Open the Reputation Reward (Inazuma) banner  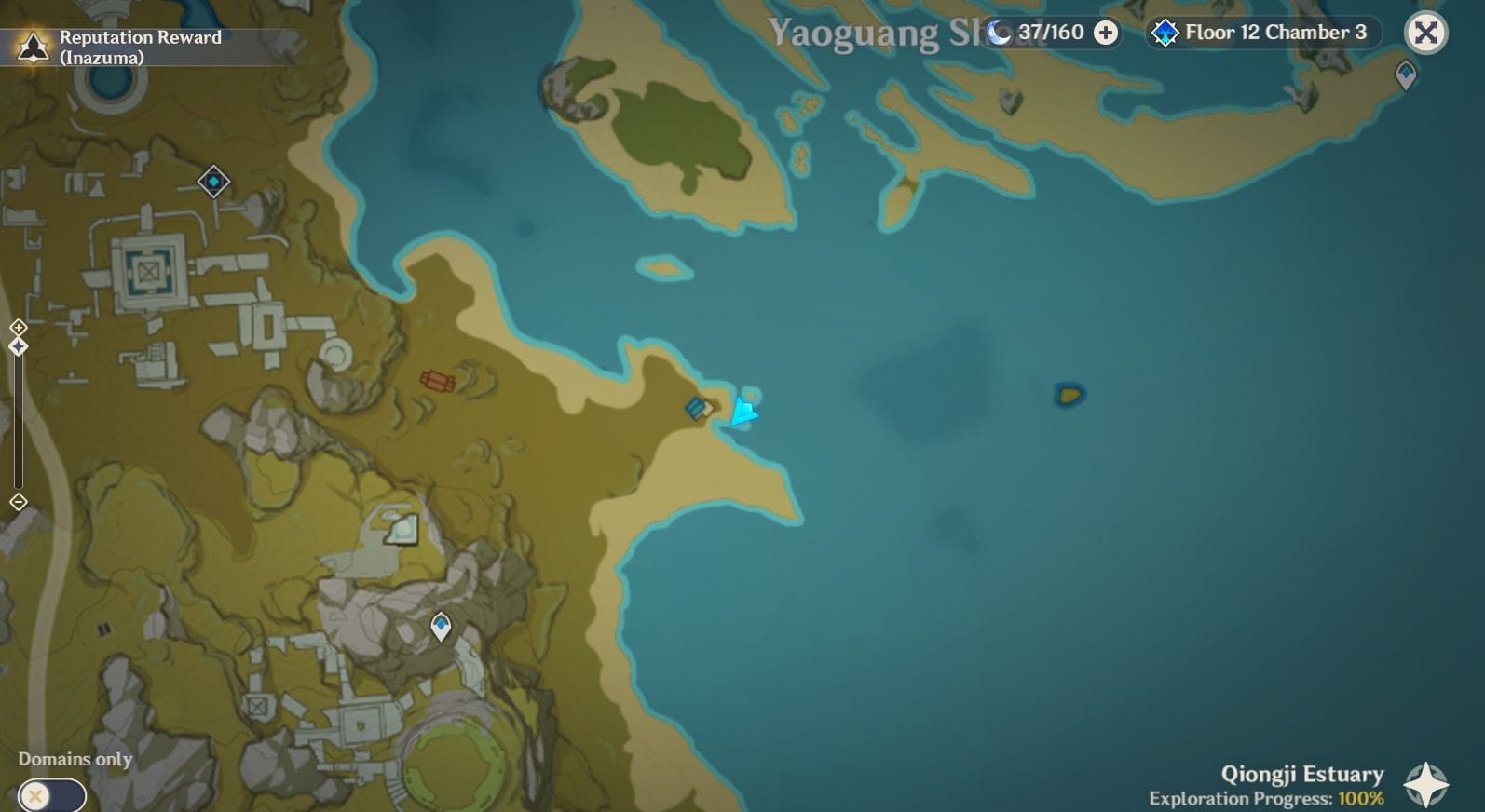click(x=140, y=45)
